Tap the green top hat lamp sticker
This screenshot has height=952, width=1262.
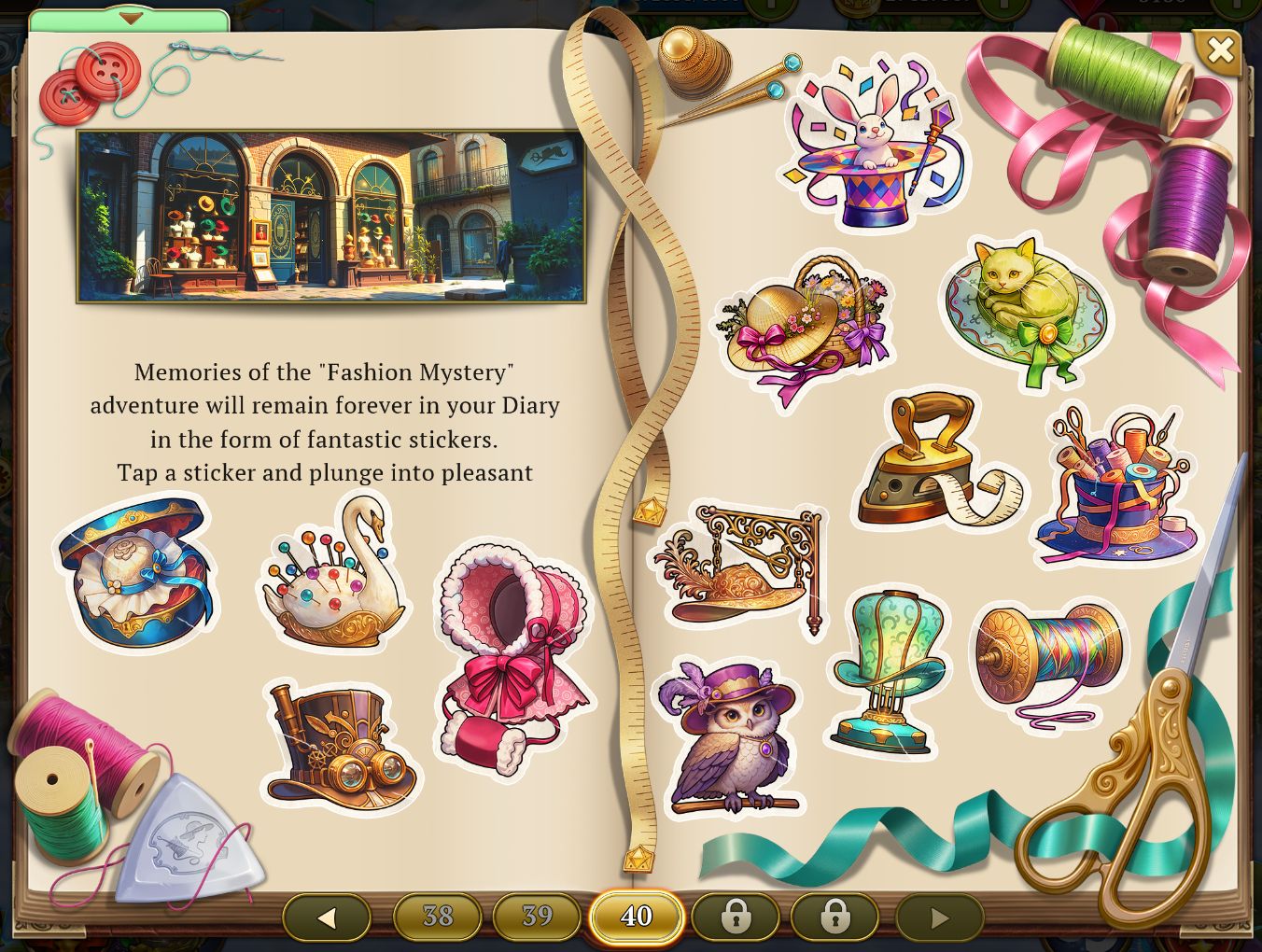887,669
